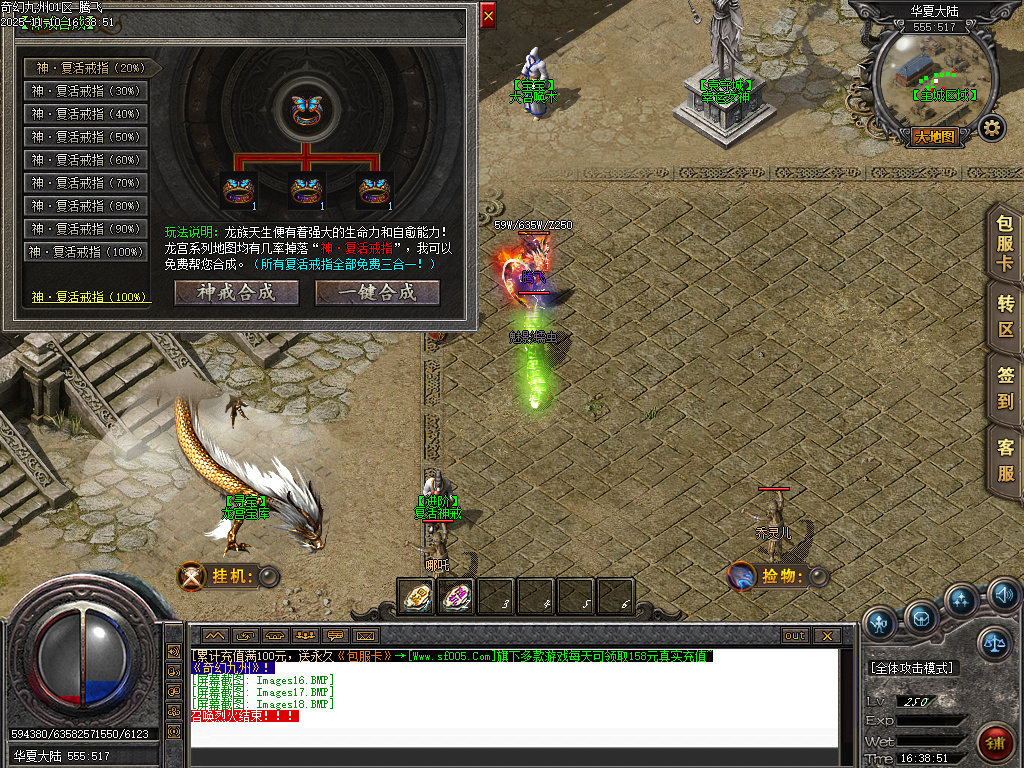The image size is (1024, 768).
Task: Close the ring synthesis window
Action: [488, 16]
